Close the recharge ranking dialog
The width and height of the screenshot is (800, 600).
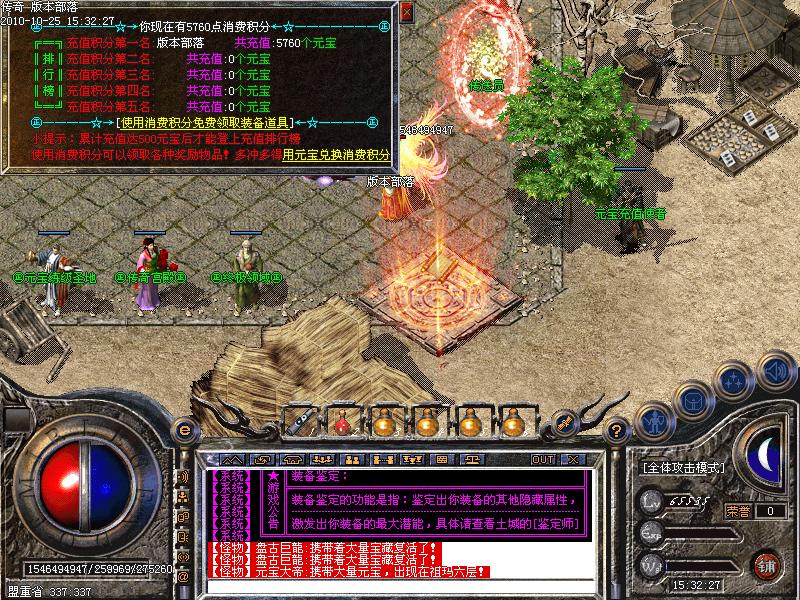click(x=406, y=13)
